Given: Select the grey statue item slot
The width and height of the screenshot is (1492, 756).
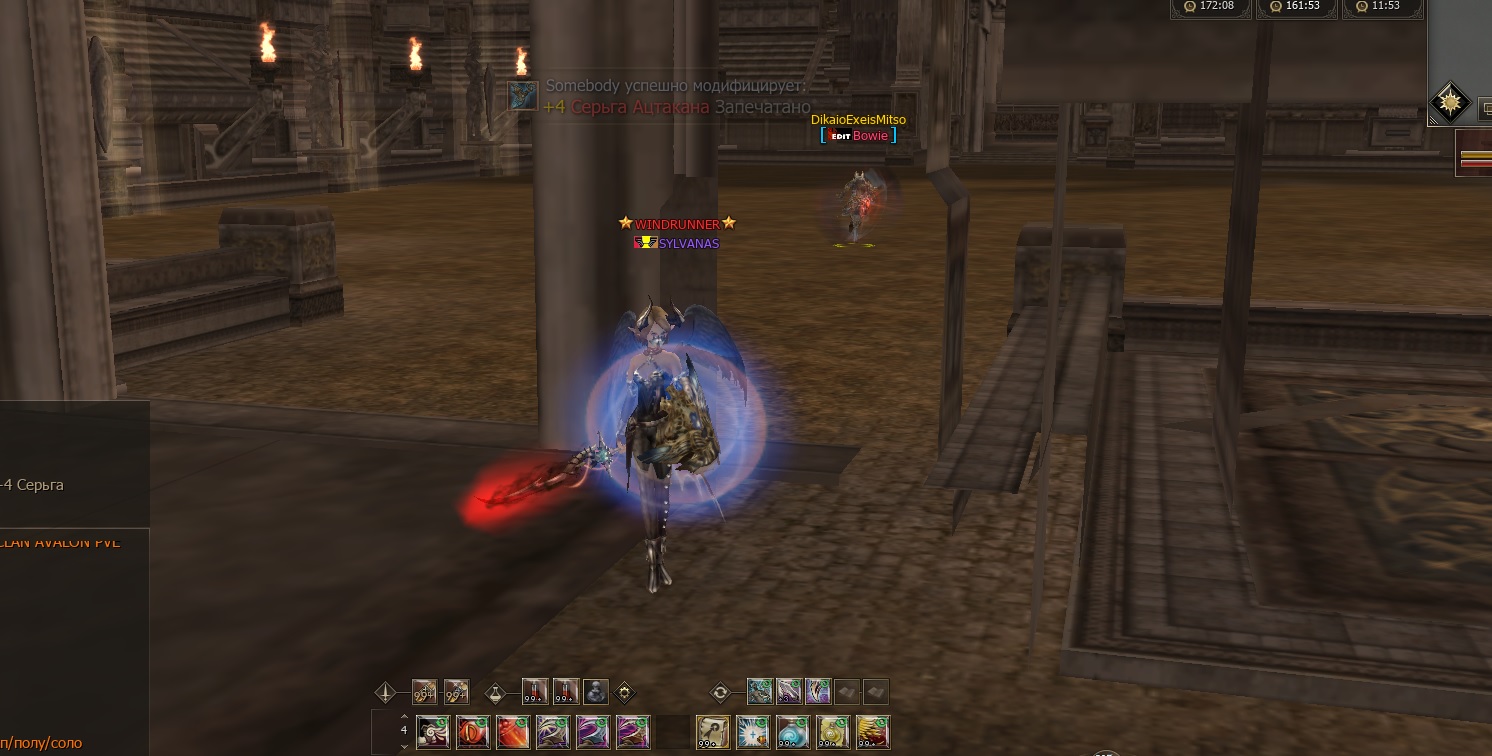Looking at the screenshot, I should point(596,692).
